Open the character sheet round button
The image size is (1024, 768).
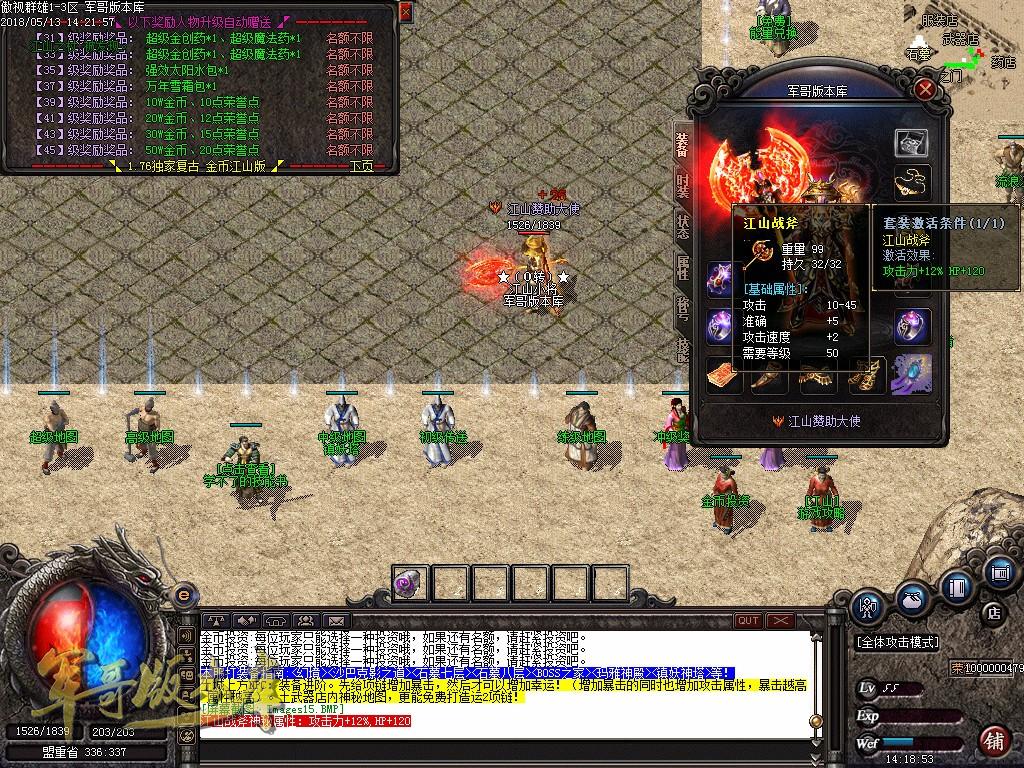[x=867, y=604]
